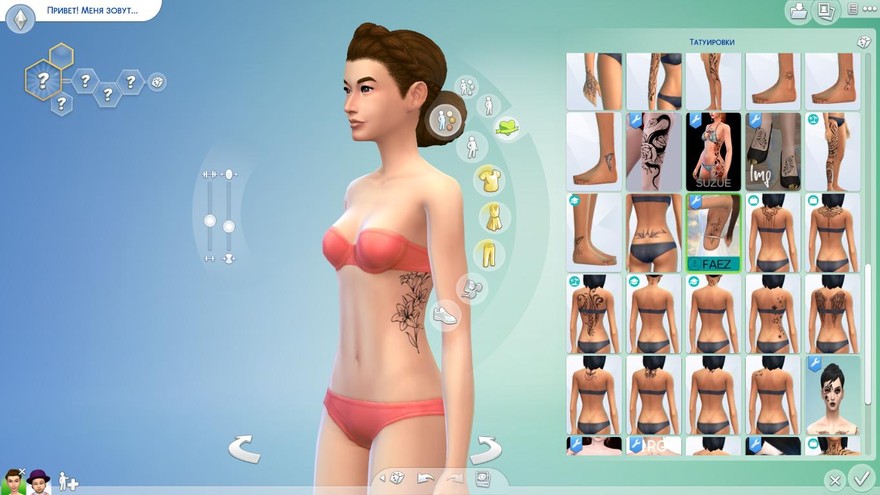Open the yellow pants clothing category
Viewport: 880px width, 495px height.
[x=487, y=251]
